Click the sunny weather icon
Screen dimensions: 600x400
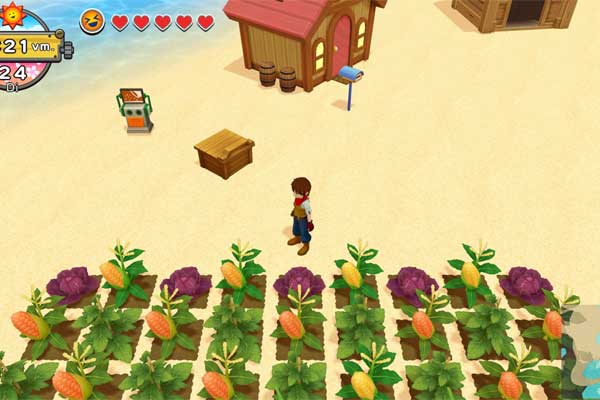(13, 13)
